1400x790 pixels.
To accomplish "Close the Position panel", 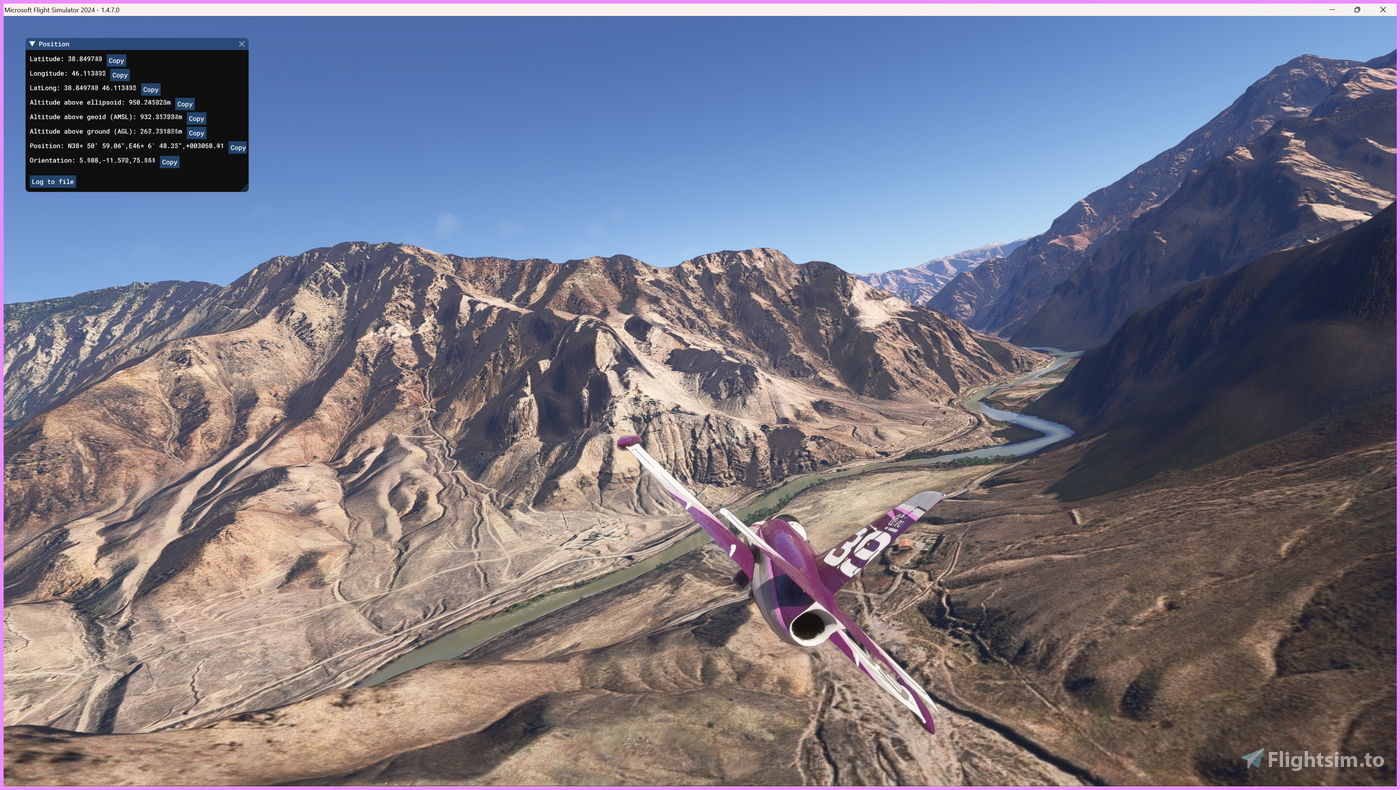I will [240, 42].
